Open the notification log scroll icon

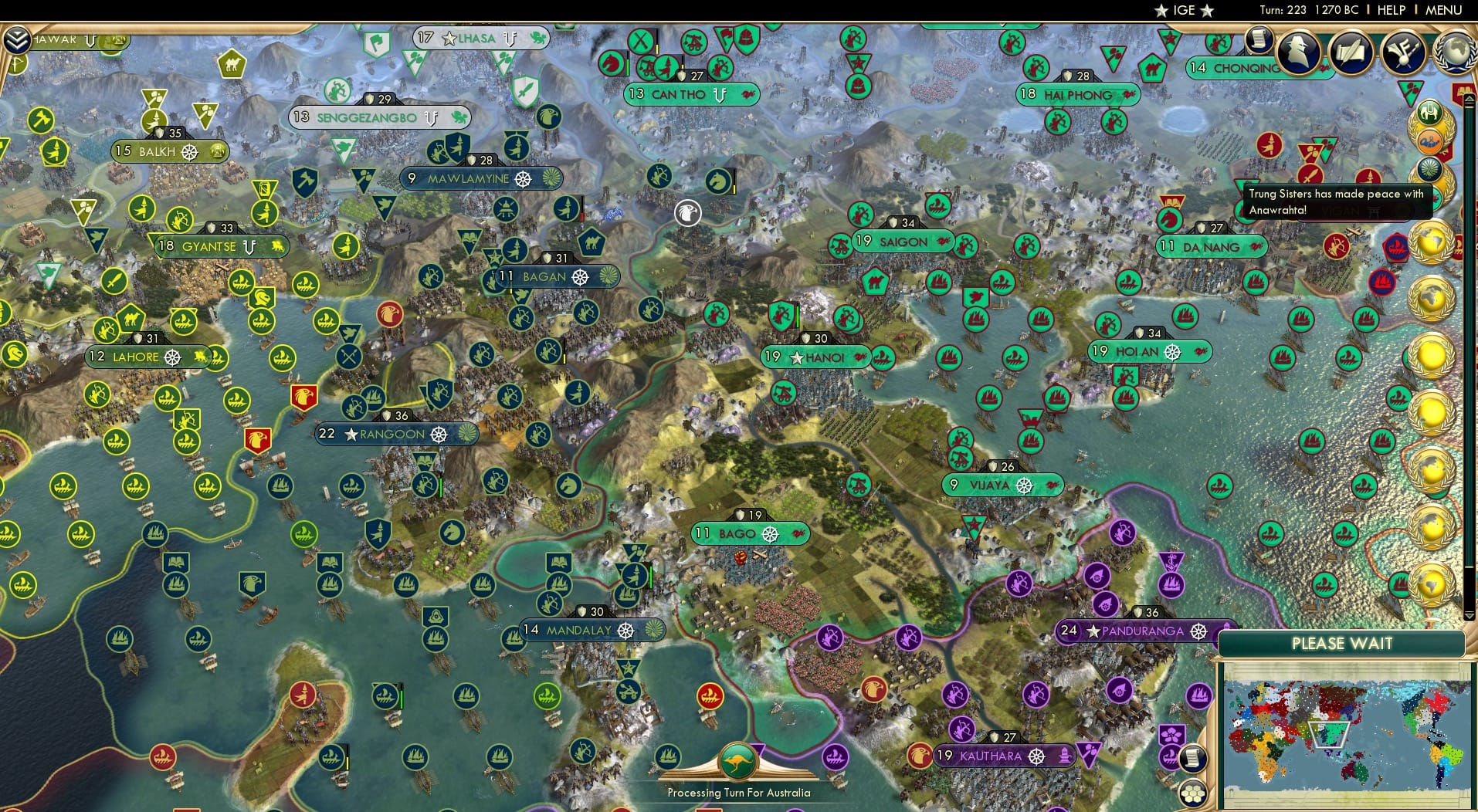[1257, 41]
